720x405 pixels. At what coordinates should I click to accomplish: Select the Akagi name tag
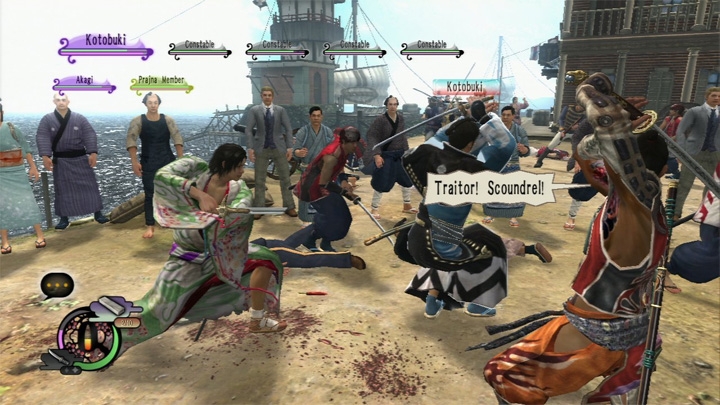coord(83,85)
